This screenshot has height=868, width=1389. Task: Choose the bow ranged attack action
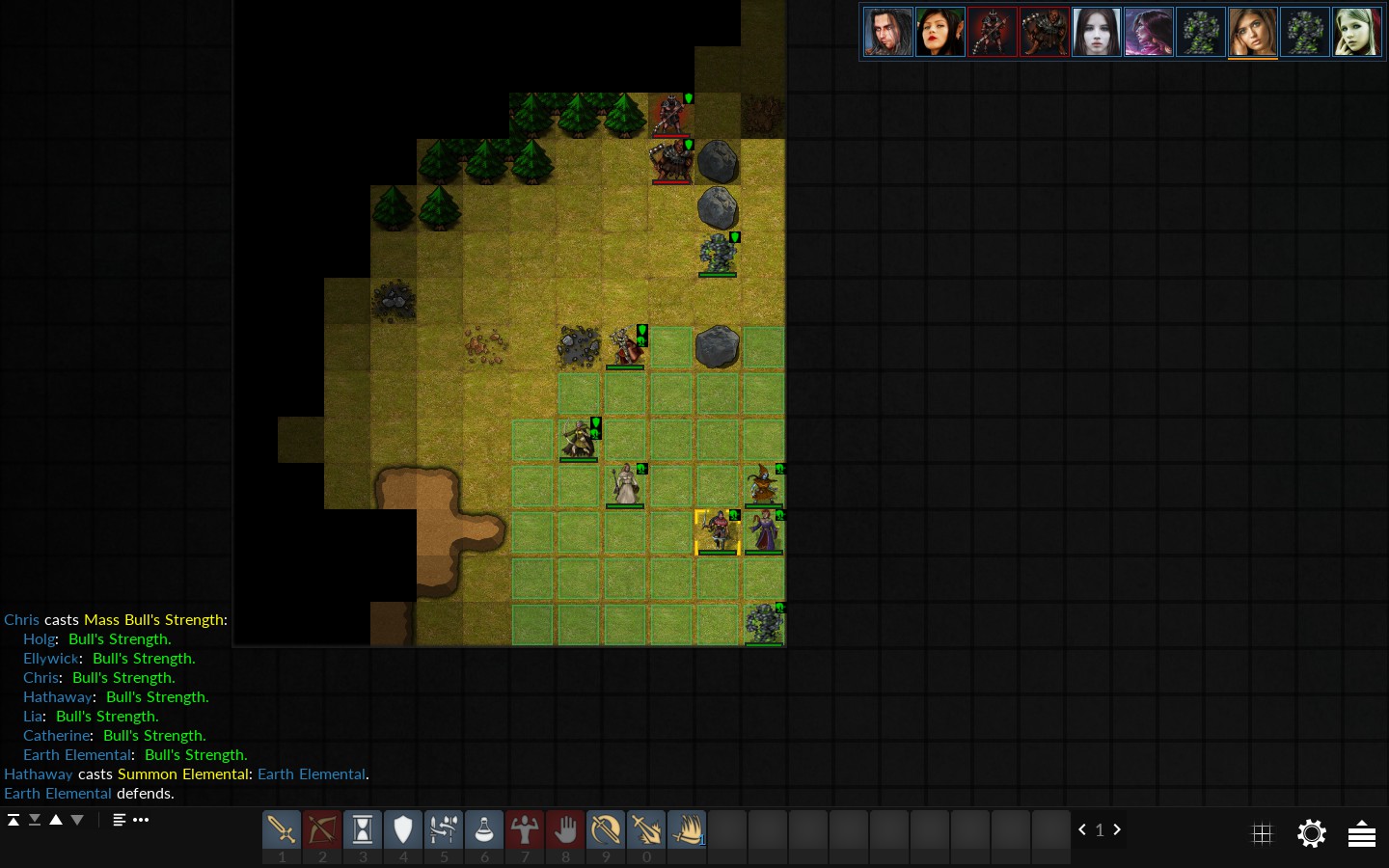point(322,829)
